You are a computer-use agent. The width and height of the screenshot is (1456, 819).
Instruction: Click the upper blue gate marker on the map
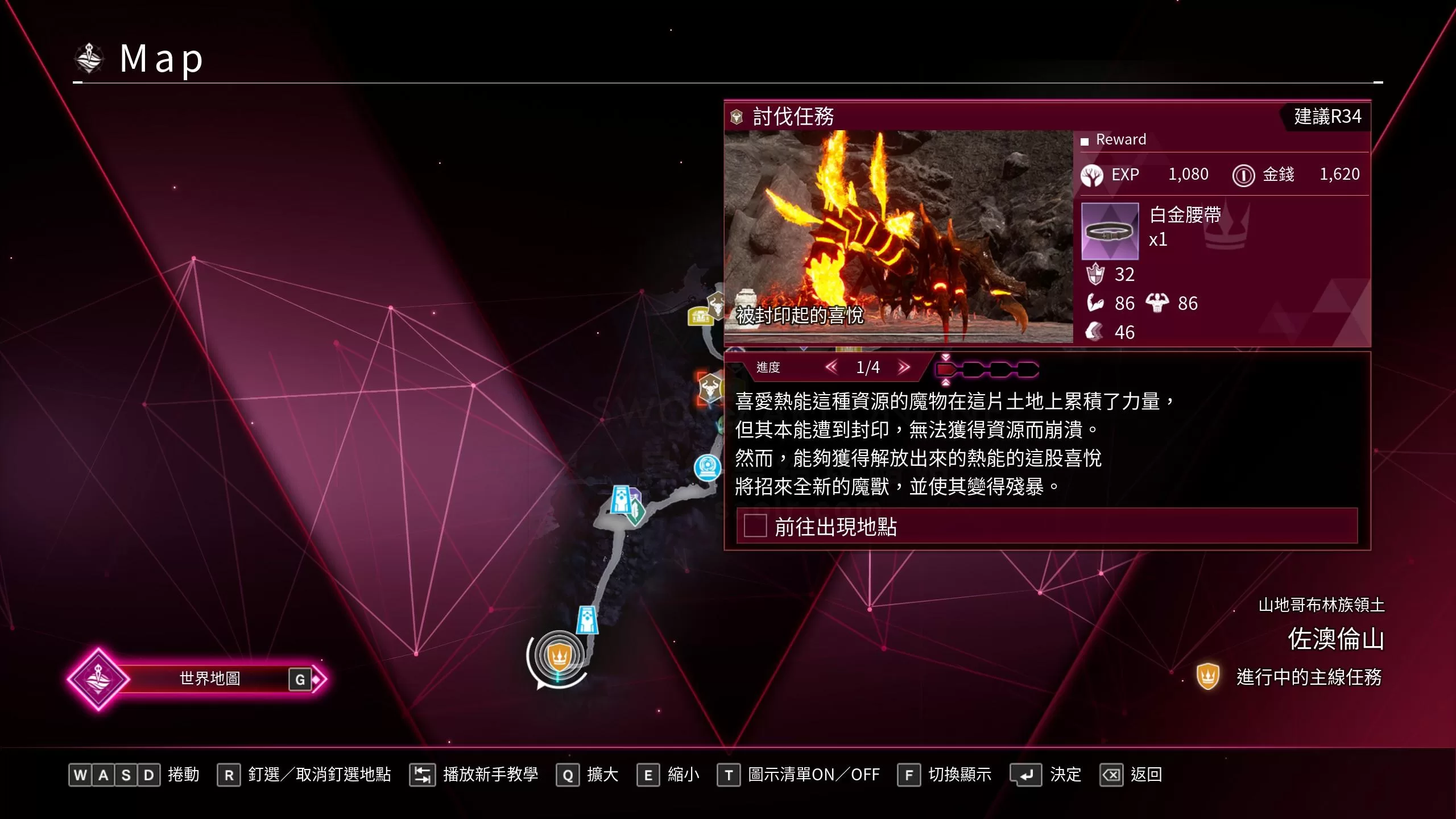(620, 498)
